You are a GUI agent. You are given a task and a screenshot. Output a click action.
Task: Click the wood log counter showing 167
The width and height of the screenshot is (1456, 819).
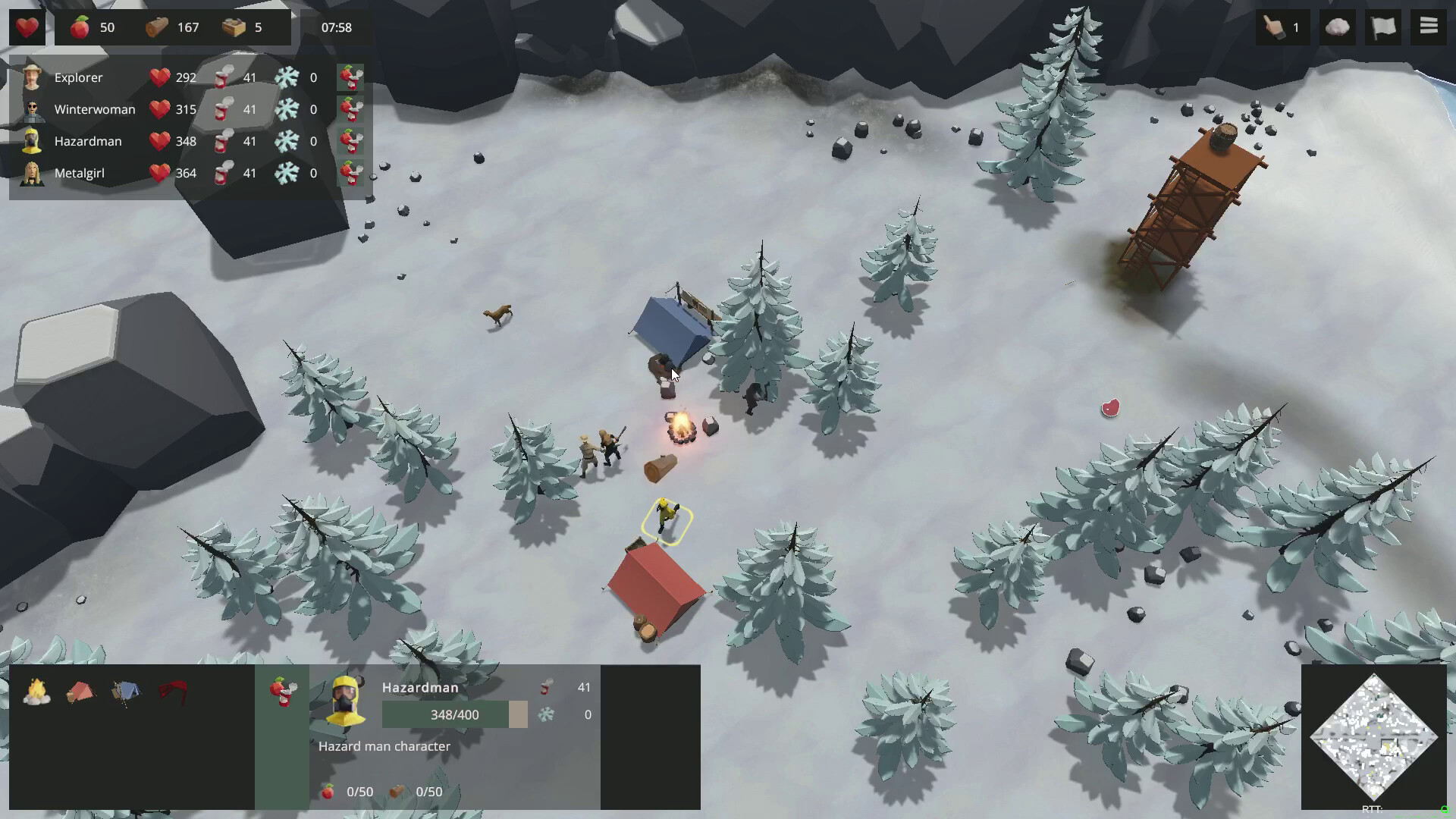173,27
